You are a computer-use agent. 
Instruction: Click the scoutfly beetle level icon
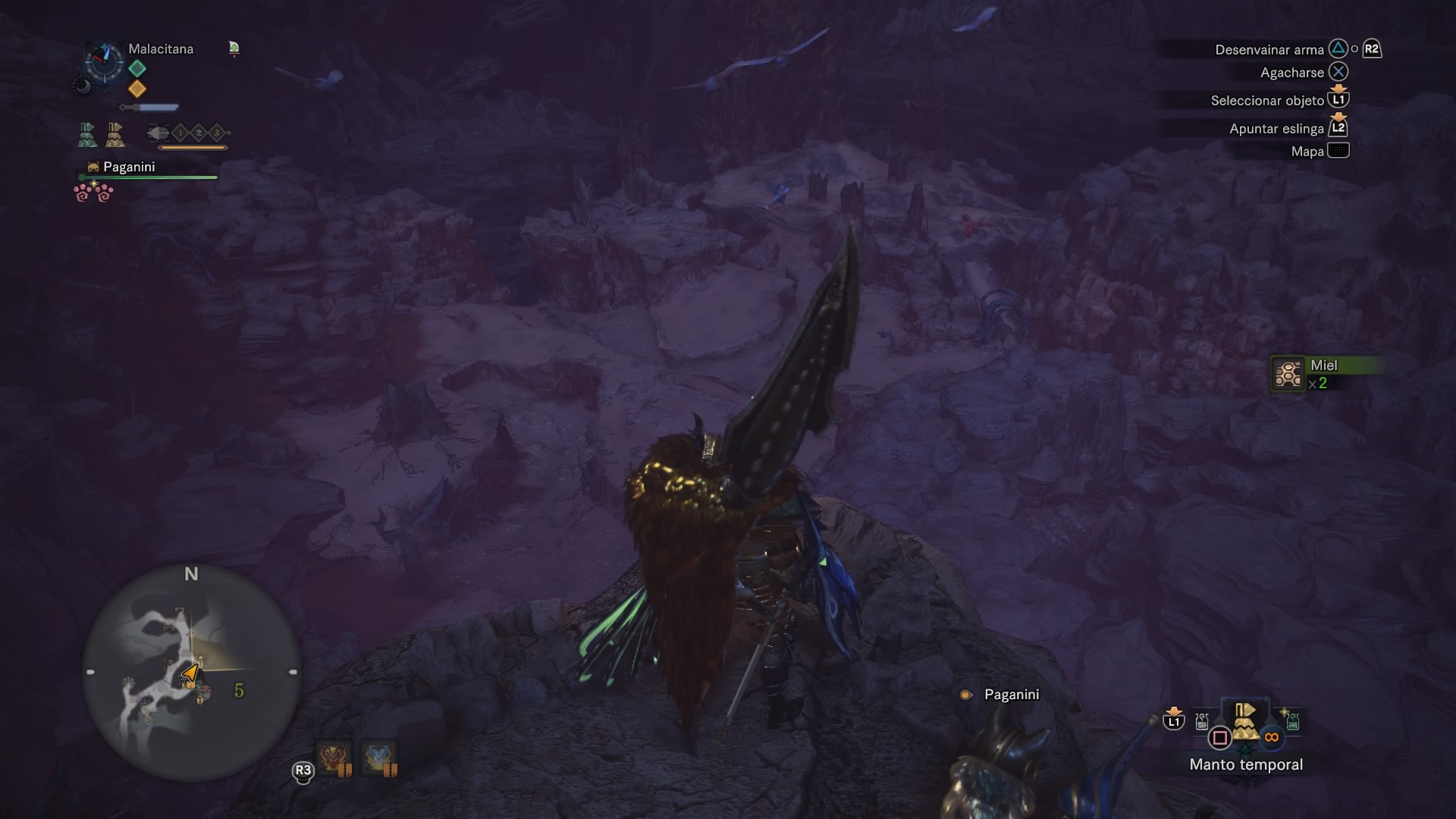click(158, 133)
